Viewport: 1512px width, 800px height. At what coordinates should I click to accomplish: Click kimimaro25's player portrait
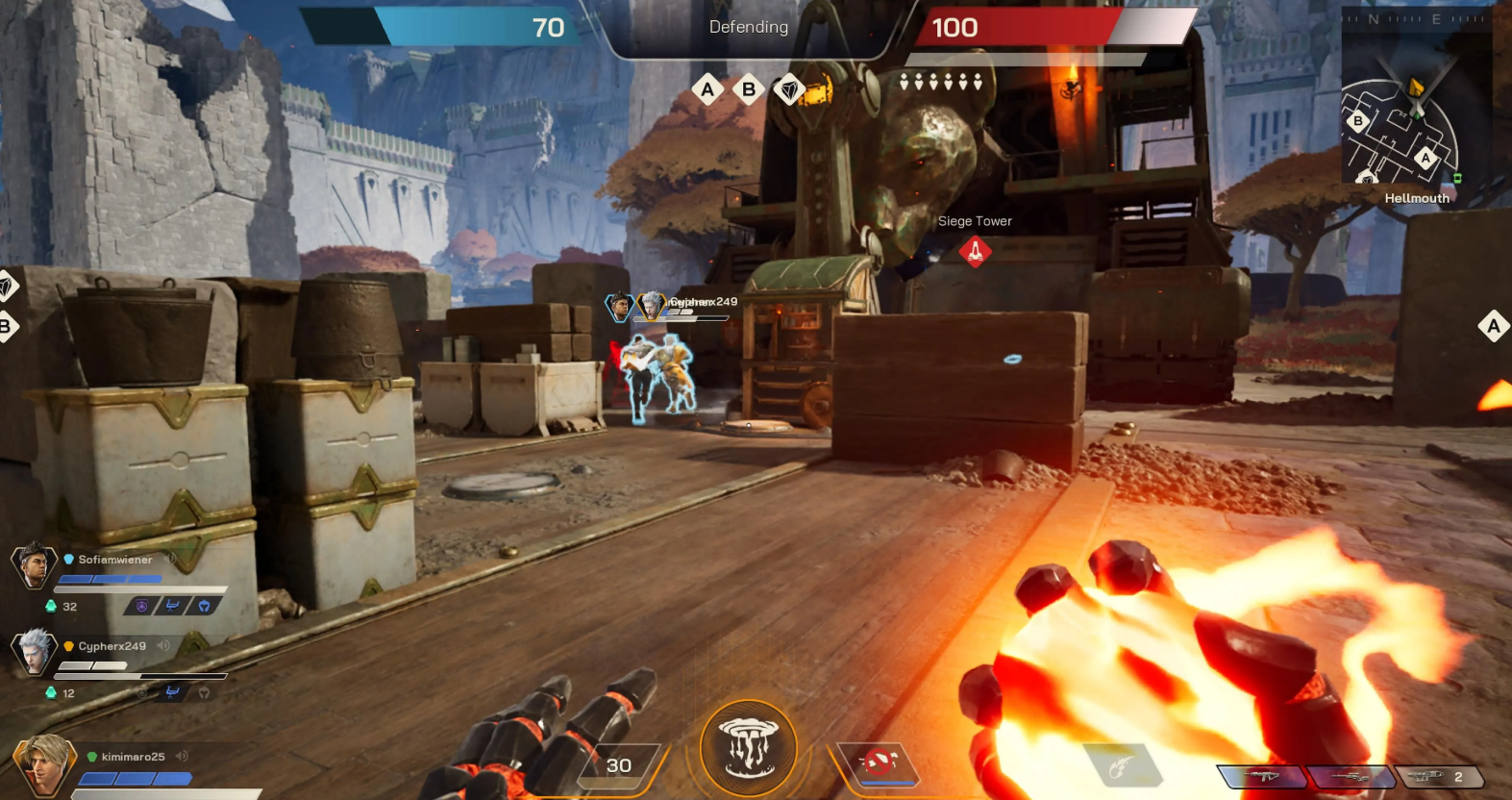point(41,764)
